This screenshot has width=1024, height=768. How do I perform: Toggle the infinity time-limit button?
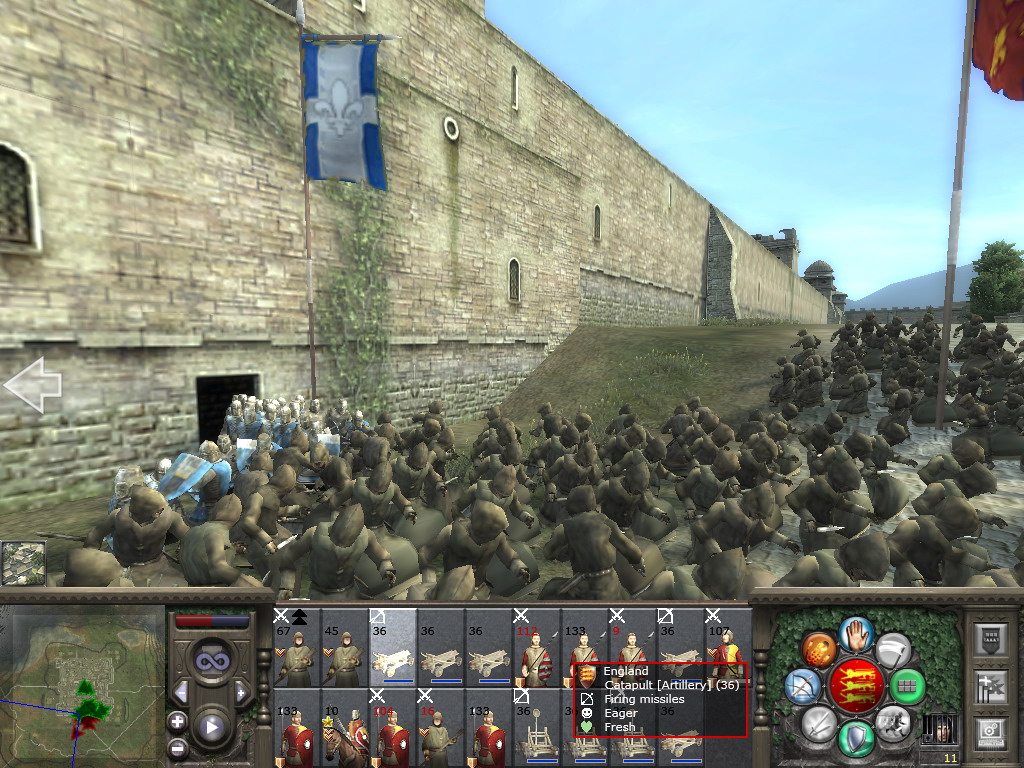pos(211,661)
